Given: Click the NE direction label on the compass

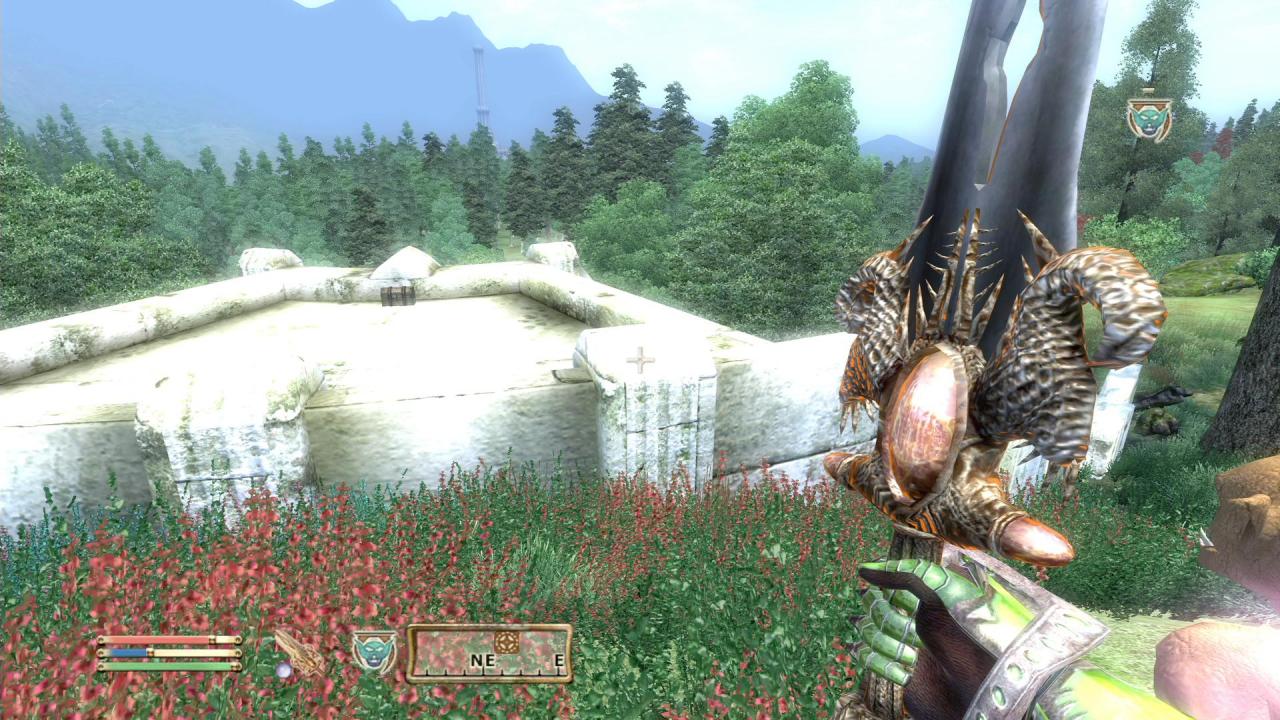Looking at the screenshot, I should [483, 660].
